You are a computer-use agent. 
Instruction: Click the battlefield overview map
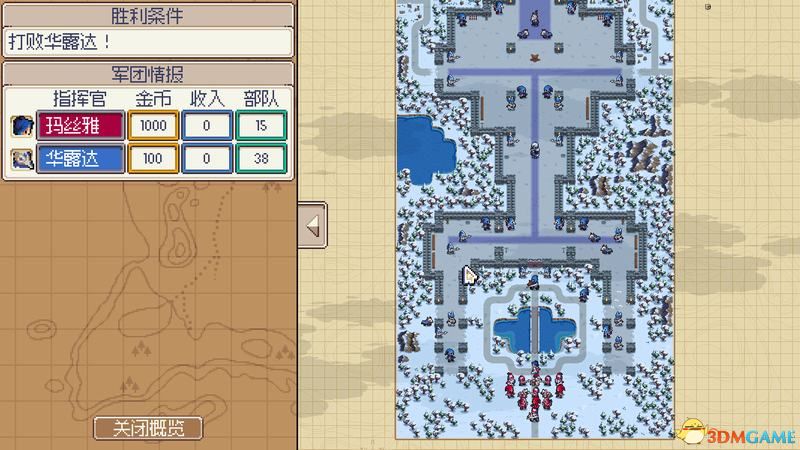pyautogui.click(x=536, y=218)
